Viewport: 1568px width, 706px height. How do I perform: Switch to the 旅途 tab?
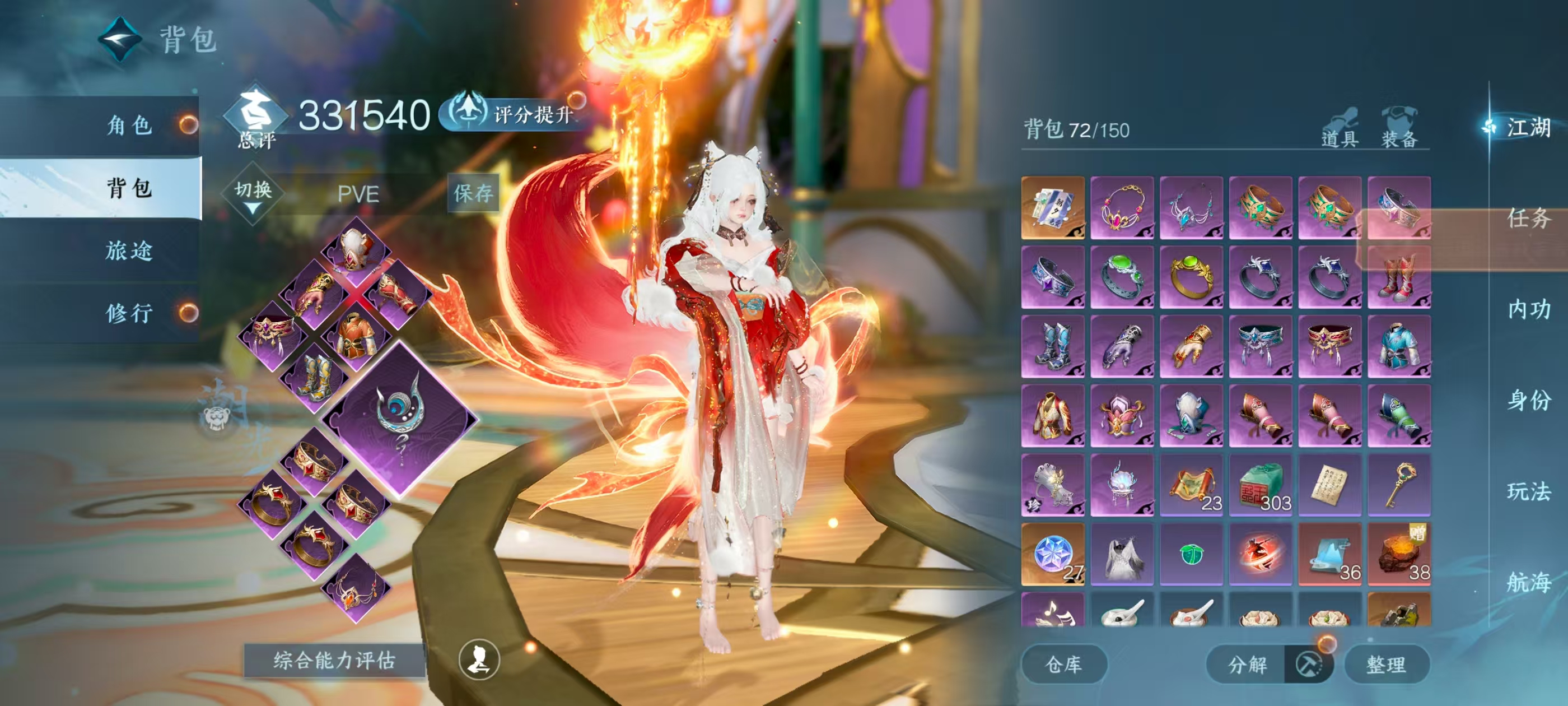pos(129,250)
